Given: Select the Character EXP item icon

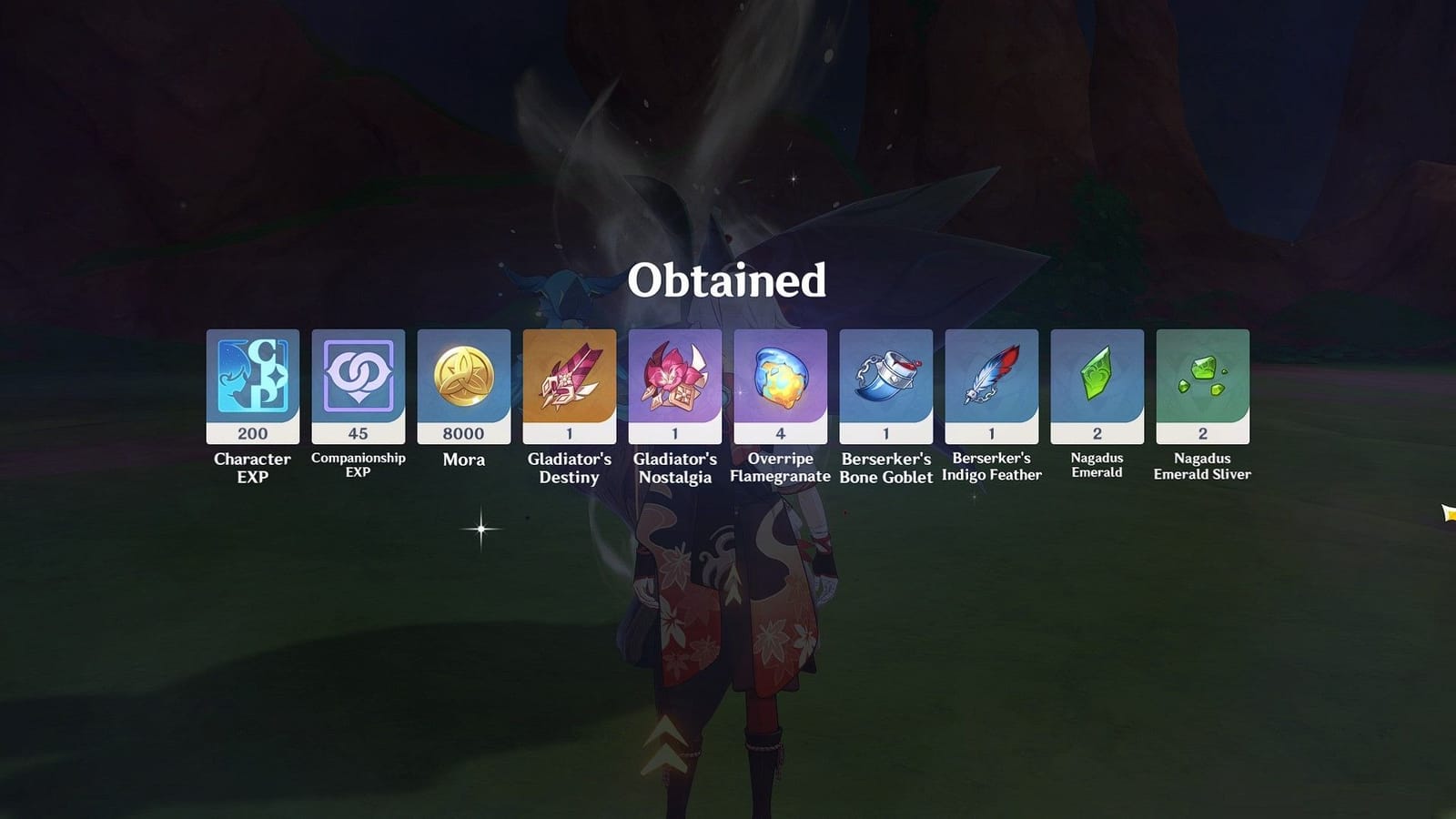Looking at the screenshot, I should pyautogui.click(x=252, y=378).
